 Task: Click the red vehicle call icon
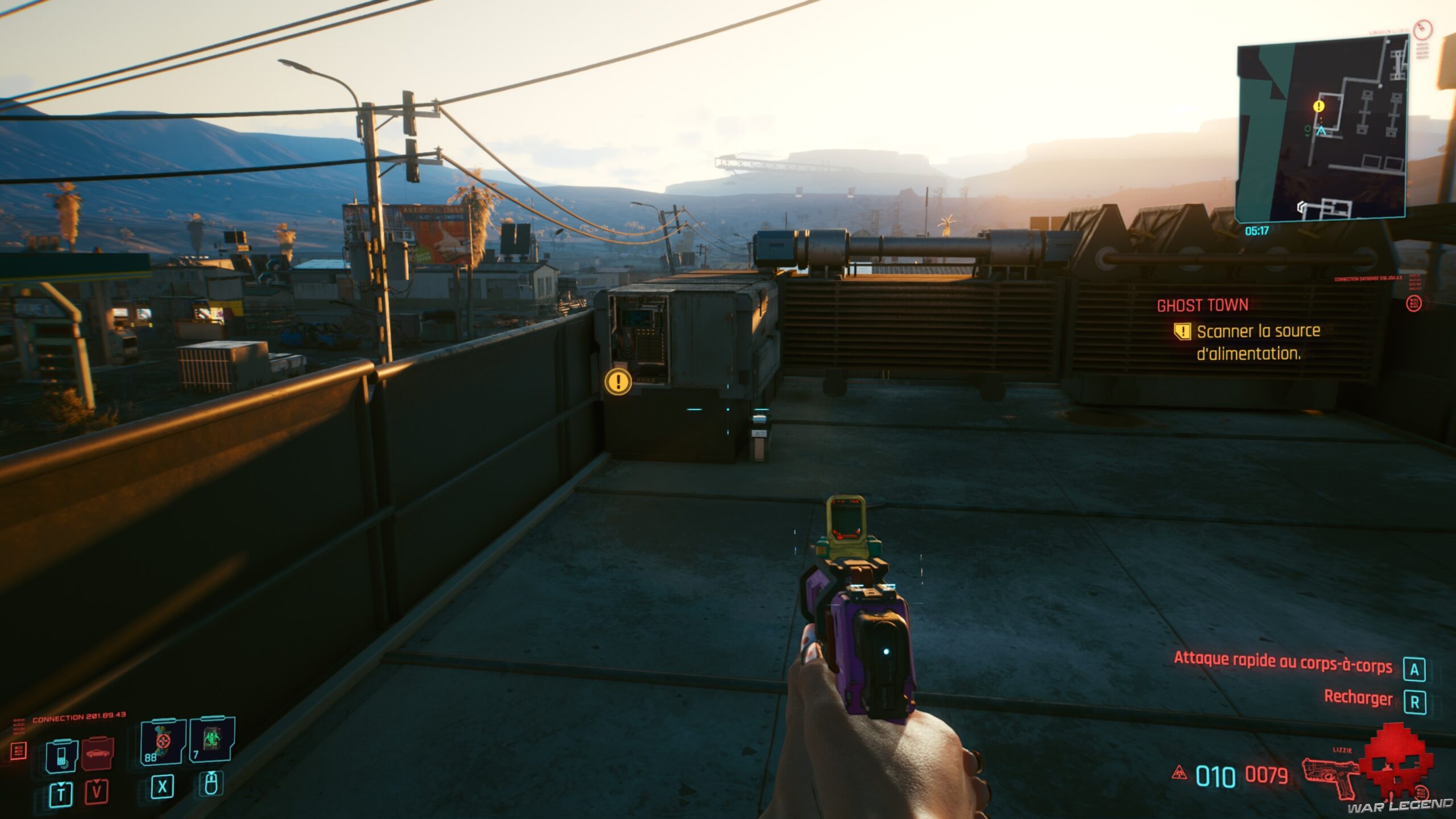pos(97,755)
